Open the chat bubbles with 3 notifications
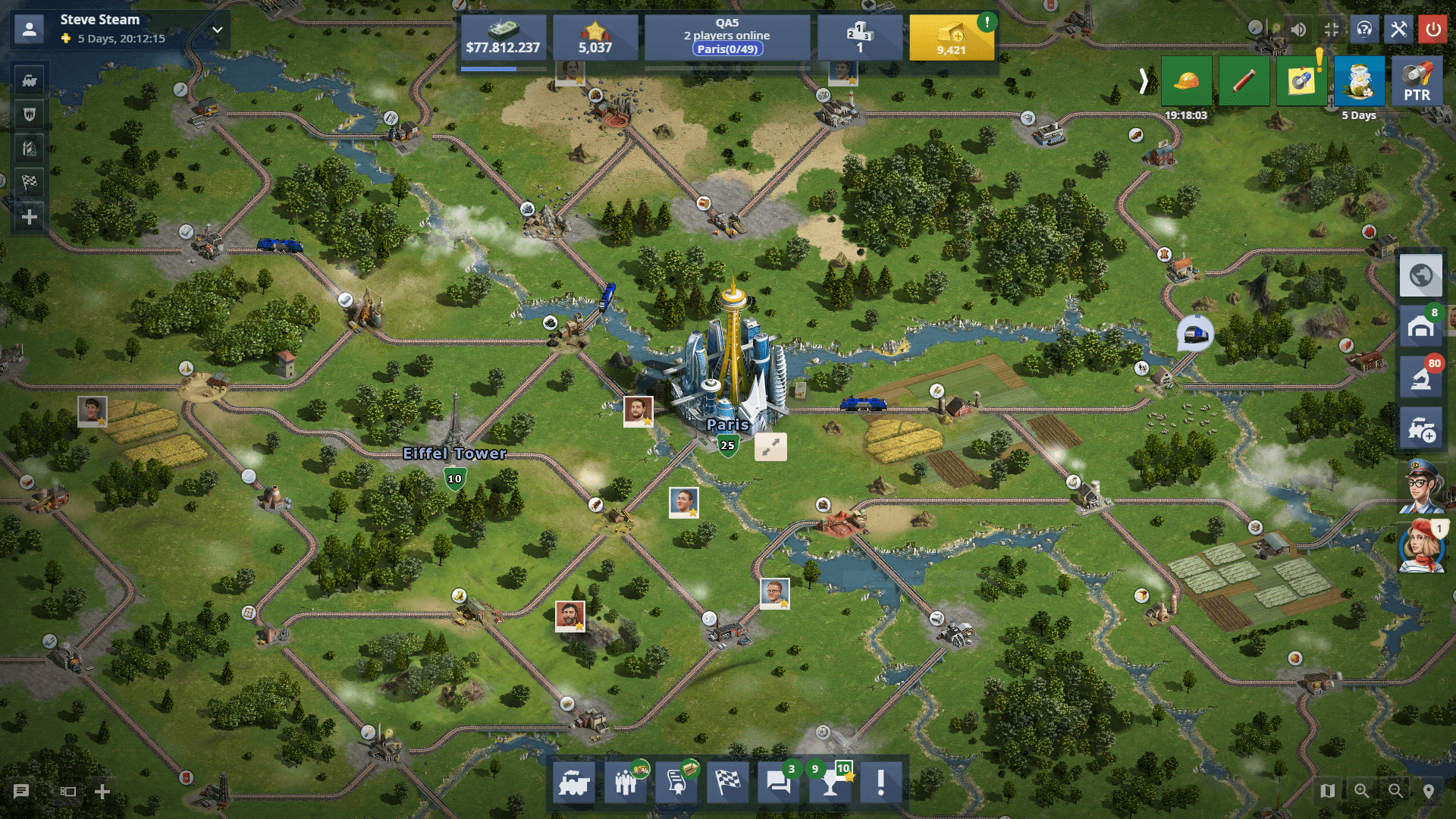The image size is (1456, 819). (779, 782)
